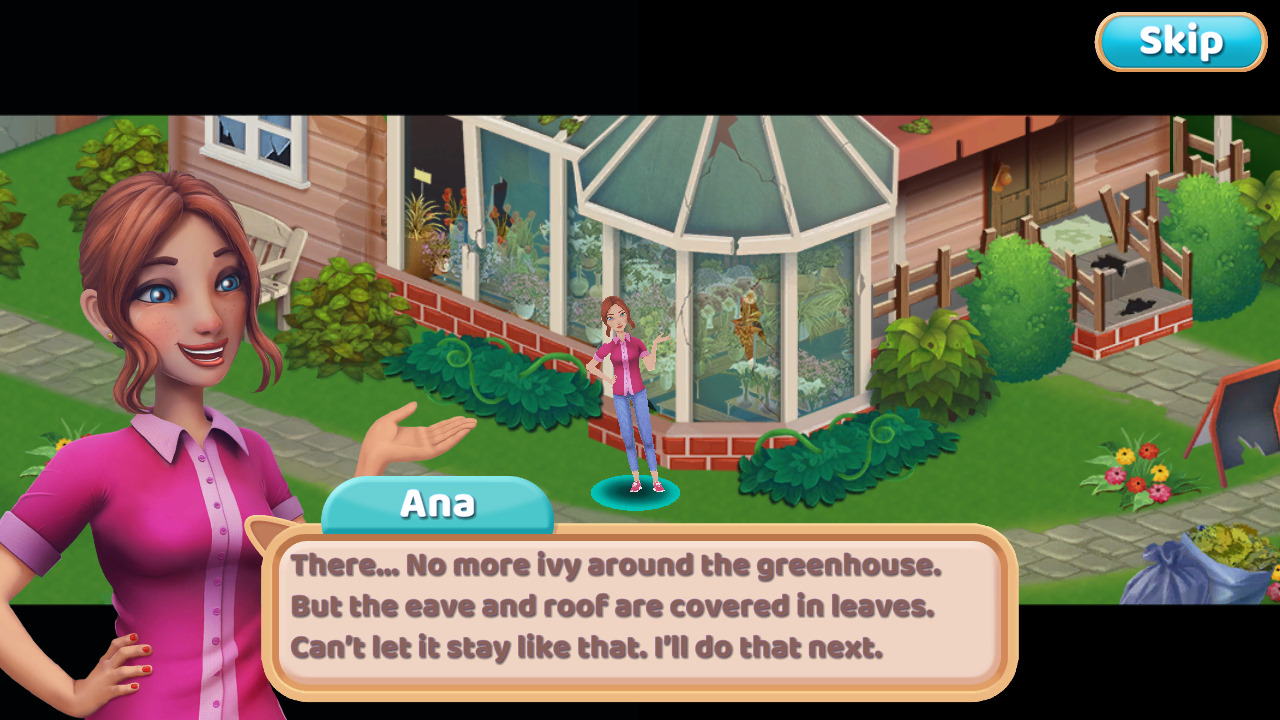The image size is (1280, 720).
Task: Click the Skip button
Action: click(1180, 41)
